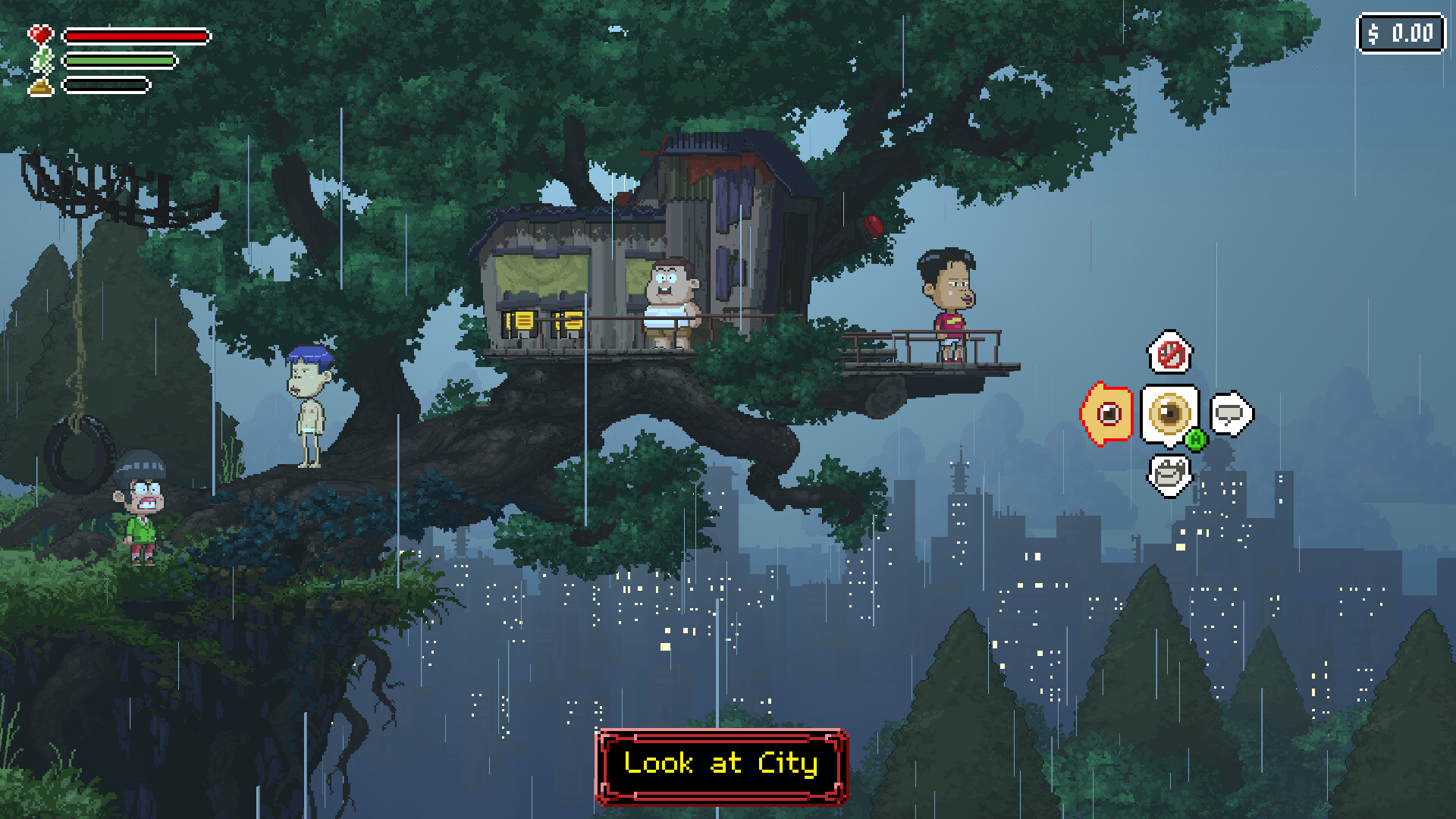Click the heart health icon
Screen dimensions: 1456x819
(42, 33)
